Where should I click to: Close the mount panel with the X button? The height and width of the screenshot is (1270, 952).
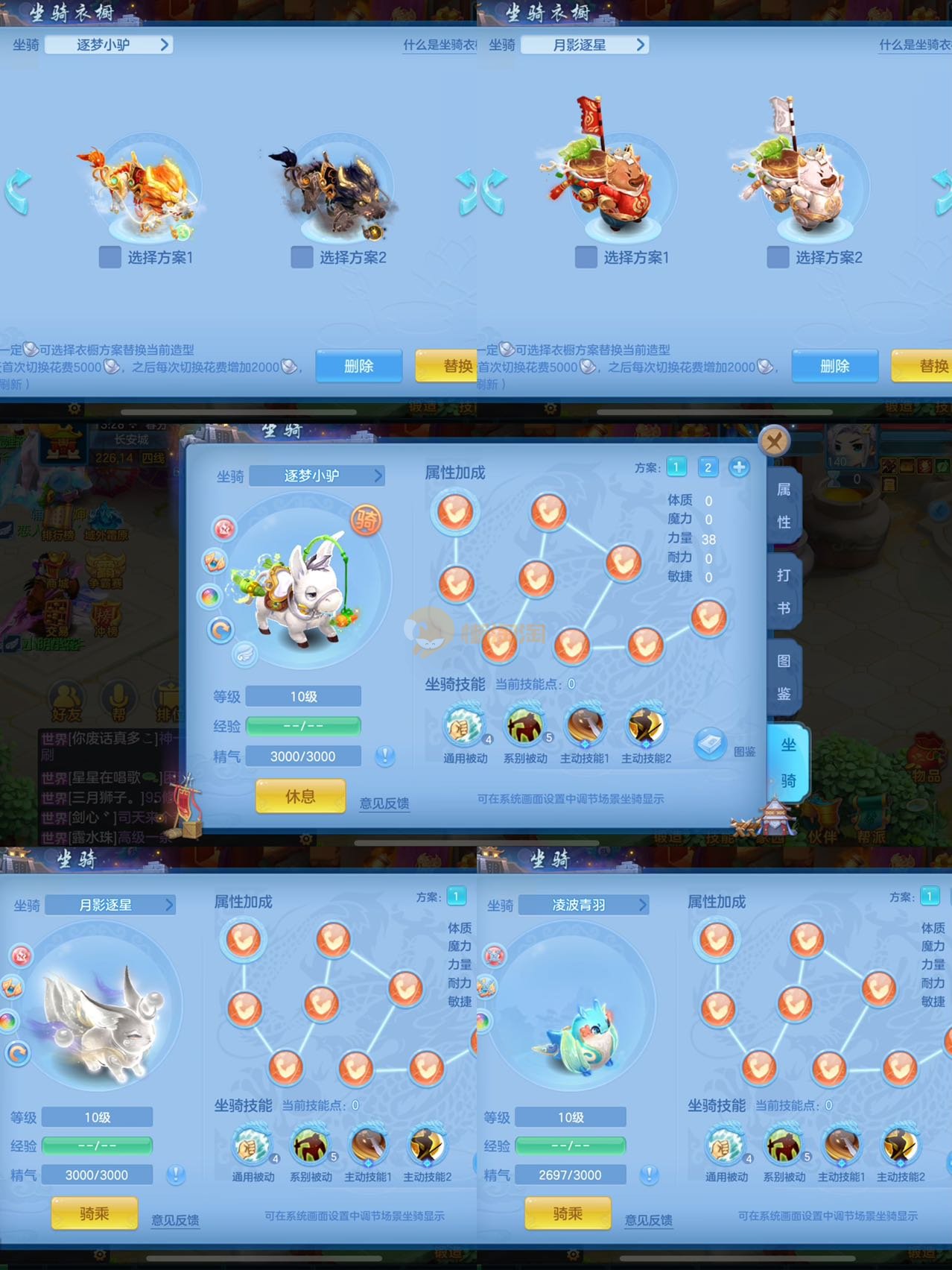[x=774, y=441]
